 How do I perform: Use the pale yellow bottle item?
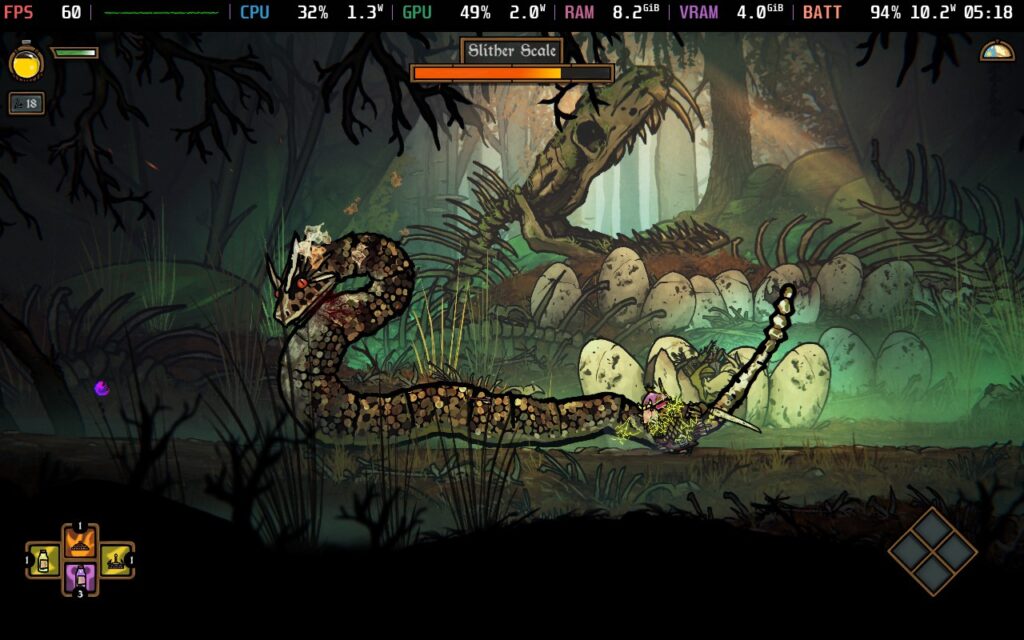(44, 560)
